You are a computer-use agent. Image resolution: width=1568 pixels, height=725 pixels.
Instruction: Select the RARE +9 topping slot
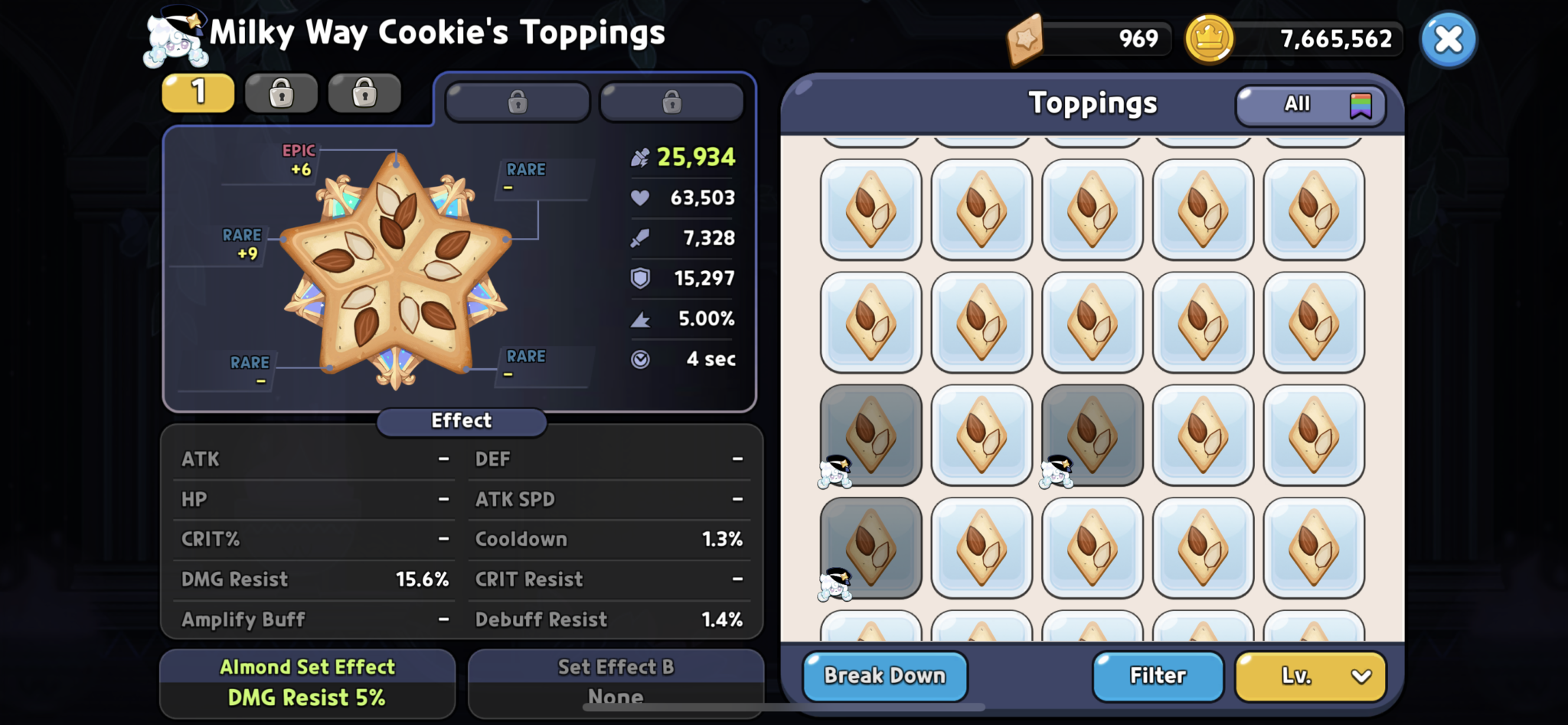tap(242, 244)
